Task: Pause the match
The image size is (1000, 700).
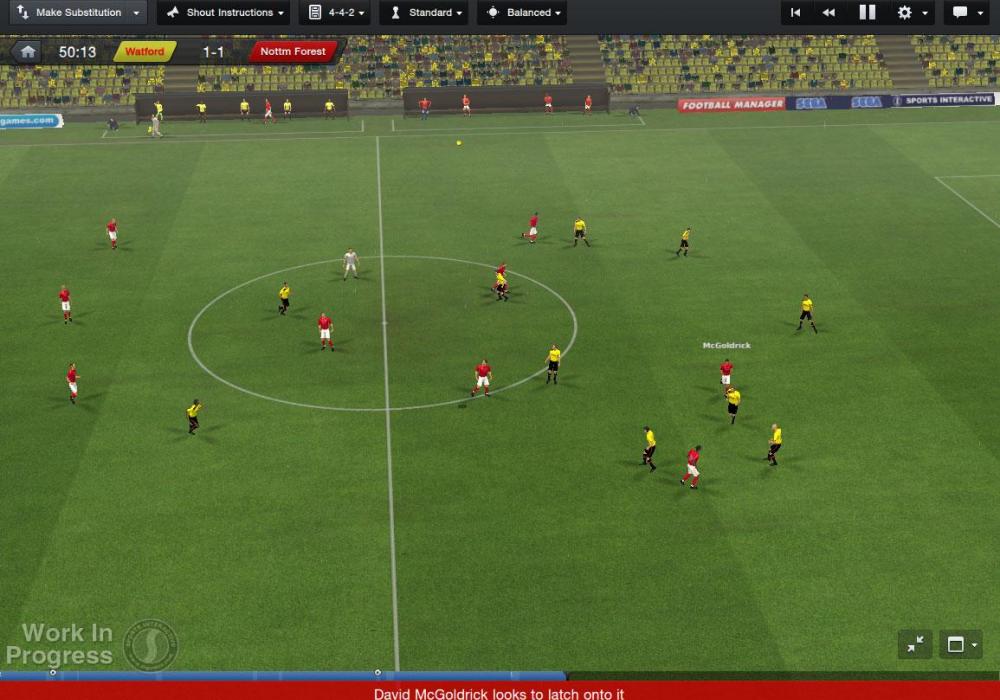Action: 867,13
